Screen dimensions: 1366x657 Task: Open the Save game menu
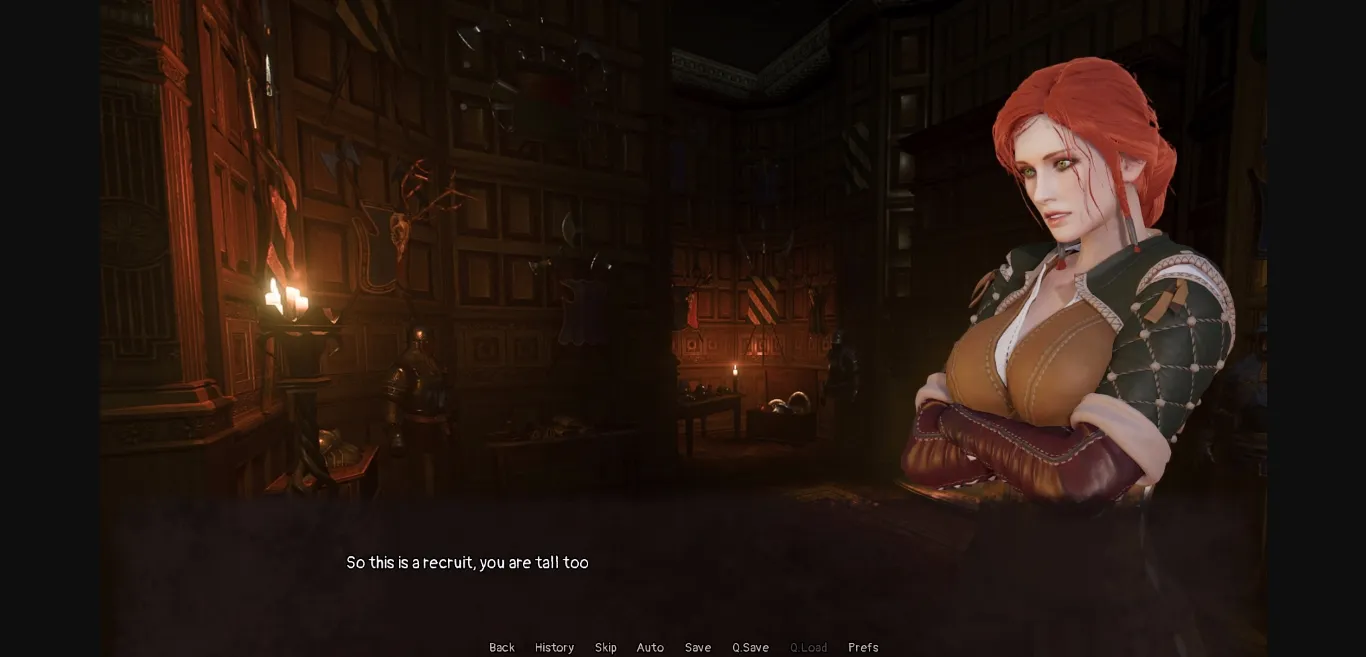pyautogui.click(x=698, y=647)
